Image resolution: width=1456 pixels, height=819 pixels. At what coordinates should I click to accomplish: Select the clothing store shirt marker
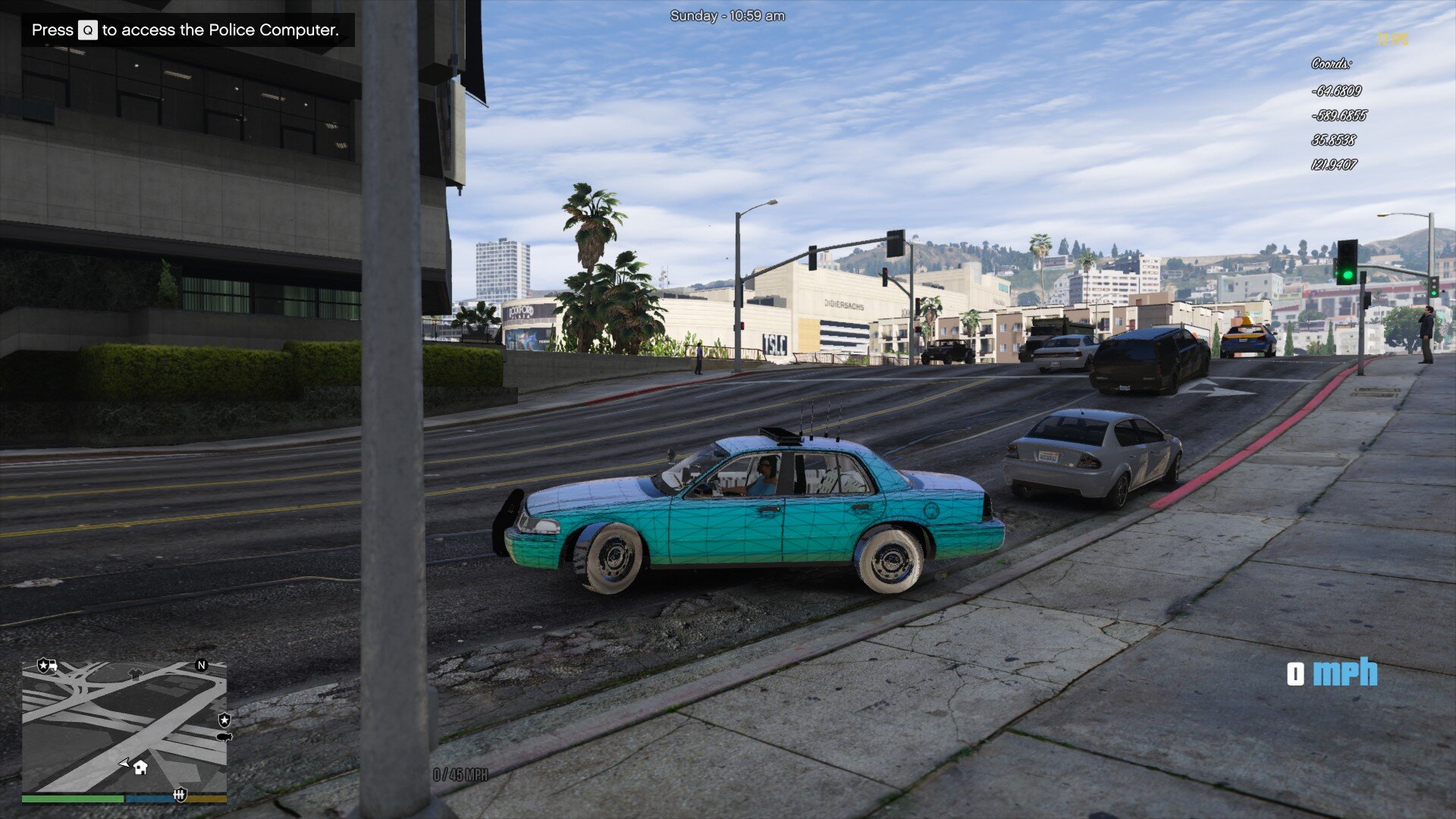tap(135, 673)
